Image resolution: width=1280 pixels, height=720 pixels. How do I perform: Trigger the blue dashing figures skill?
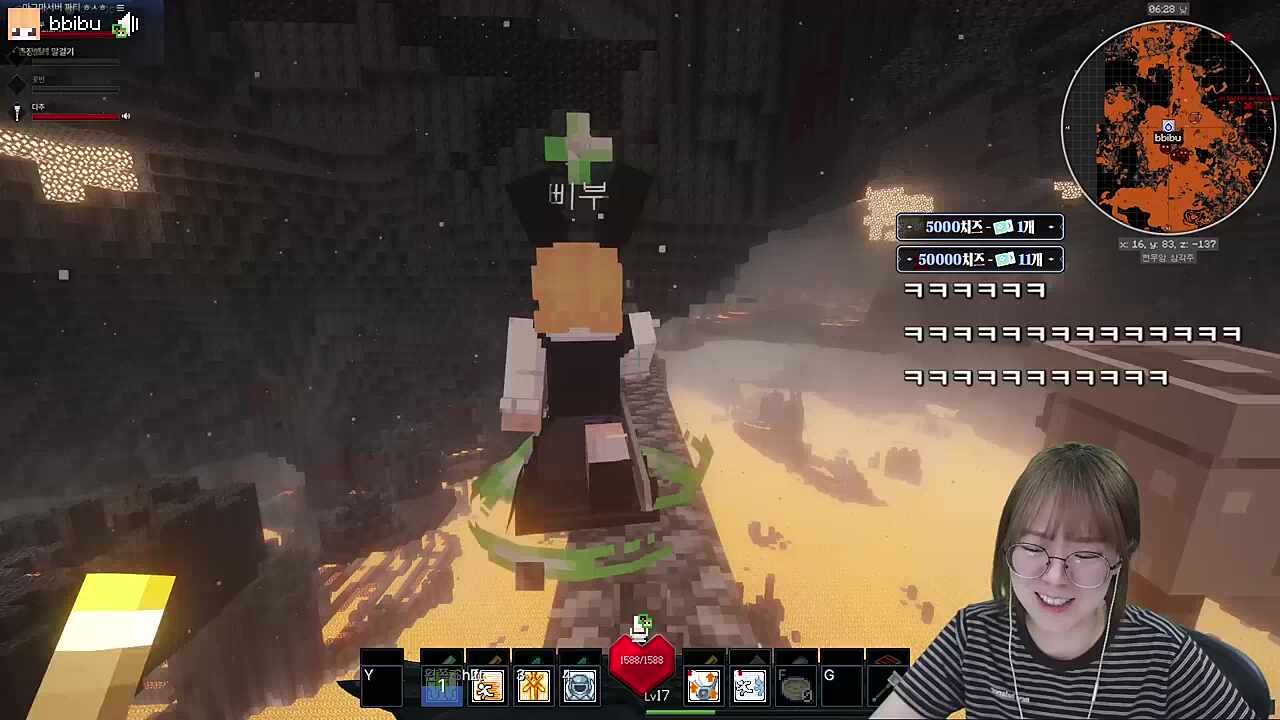749,687
